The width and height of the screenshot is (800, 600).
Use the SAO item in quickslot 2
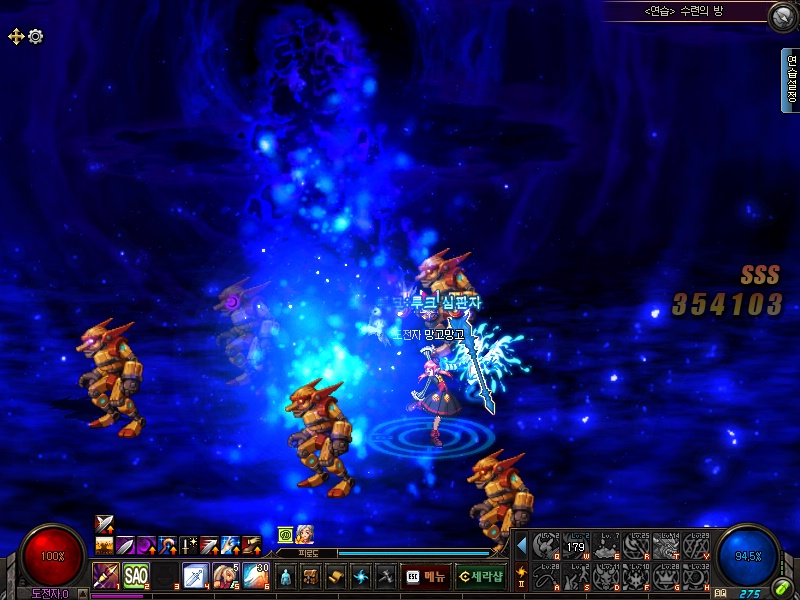(136, 576)
